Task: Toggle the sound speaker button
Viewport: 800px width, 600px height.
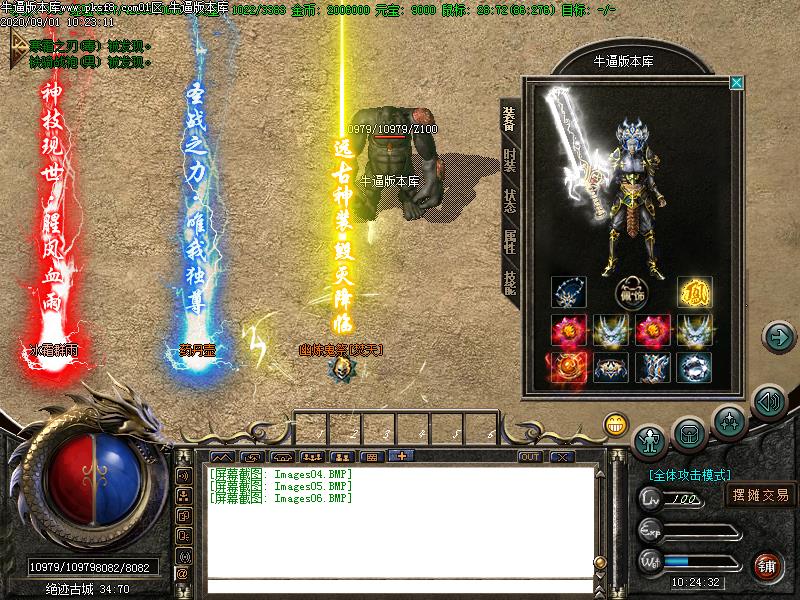Action: point(768,403)
